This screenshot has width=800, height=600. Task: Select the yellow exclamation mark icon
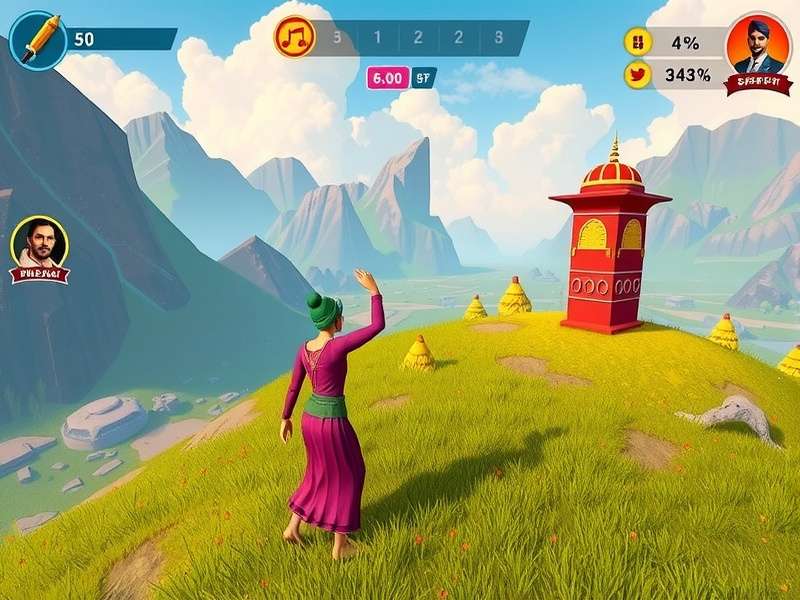point(637,42)
